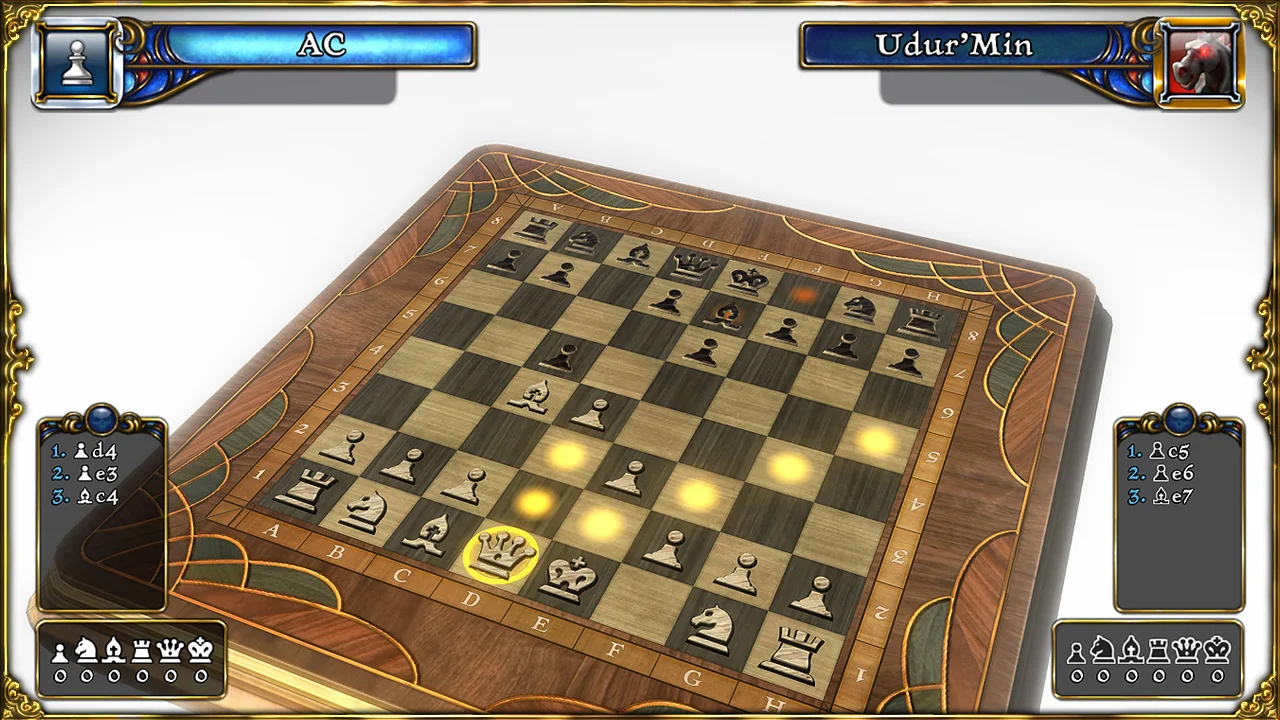
Task: Click the rook icon in AC's capture tray
Action: point(141,650)
